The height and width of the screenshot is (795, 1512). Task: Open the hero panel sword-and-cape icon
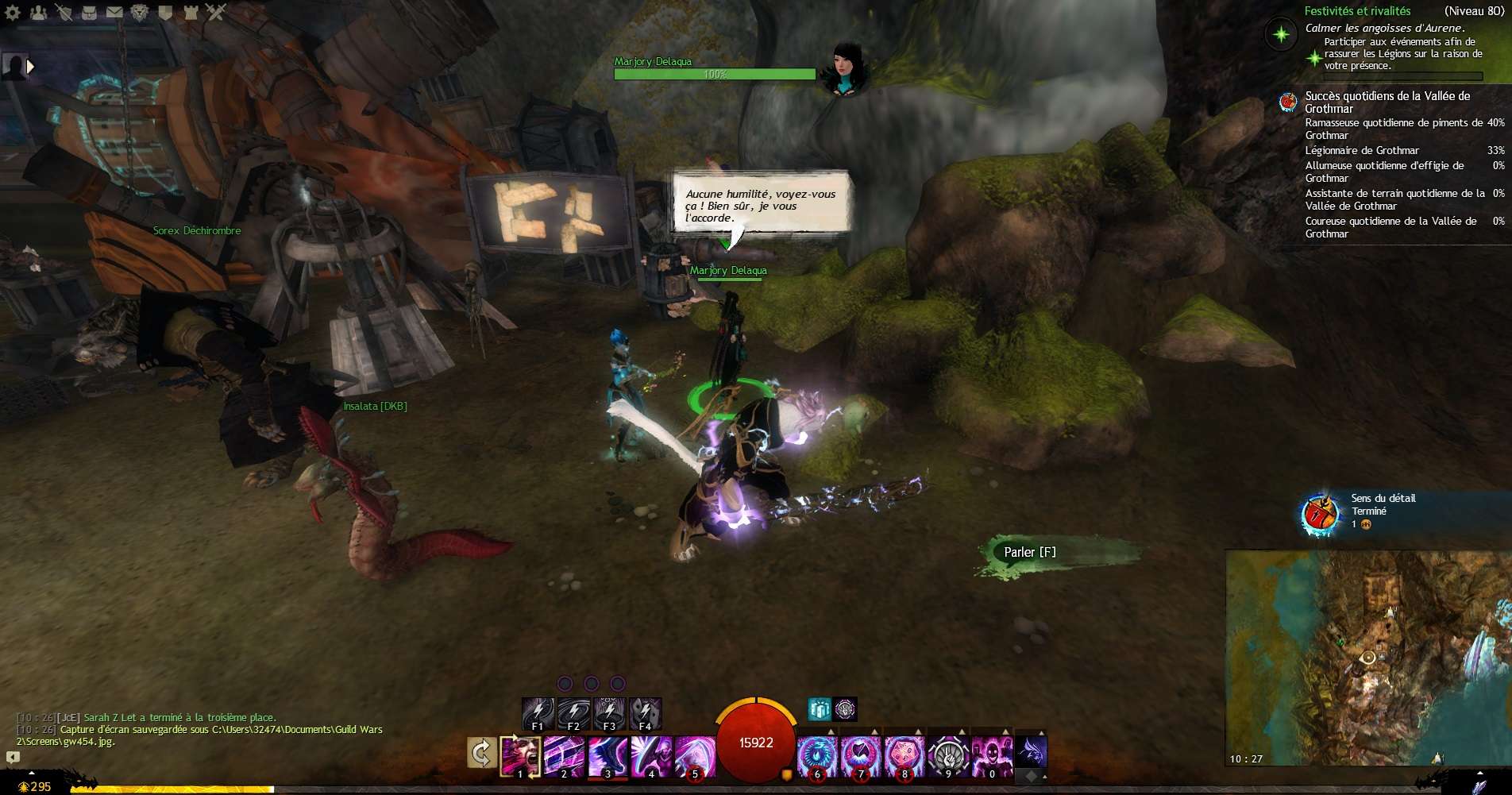[64, 12]
